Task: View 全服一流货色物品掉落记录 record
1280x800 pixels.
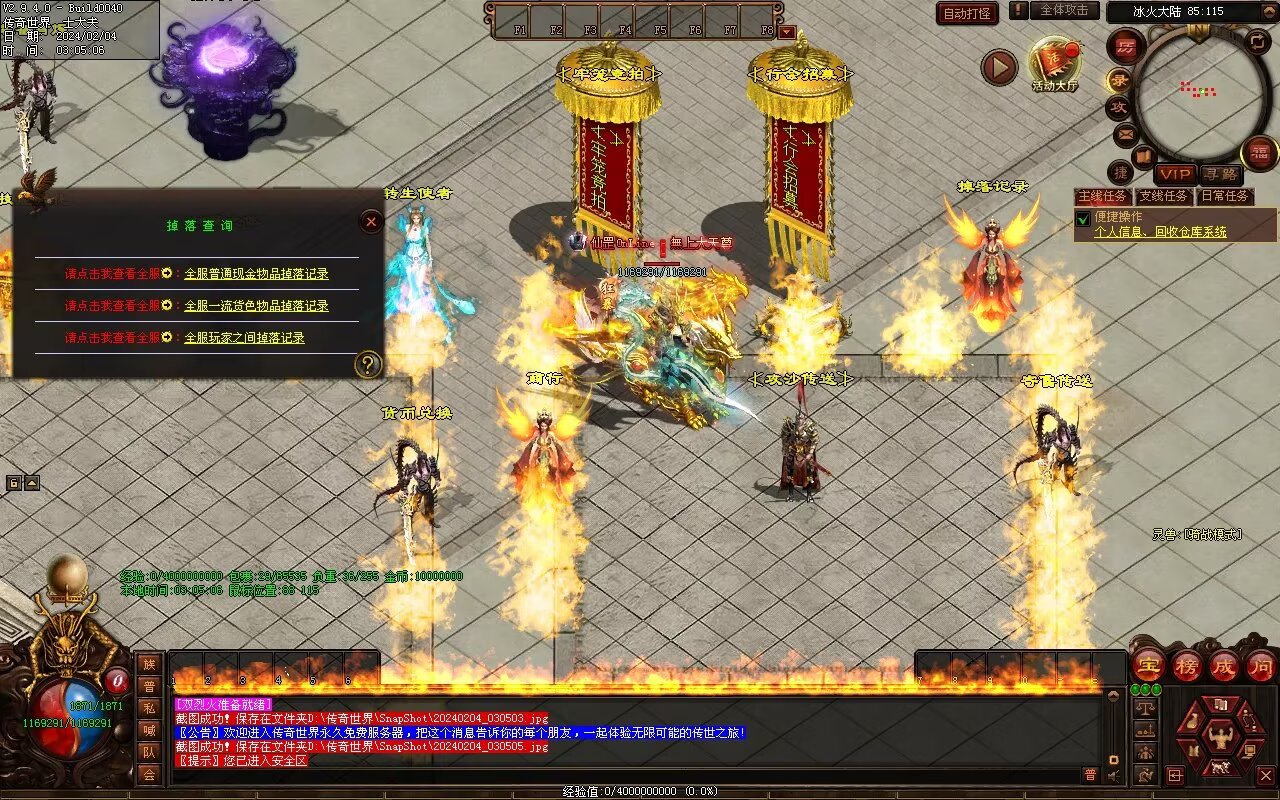Action: (256, 306)
